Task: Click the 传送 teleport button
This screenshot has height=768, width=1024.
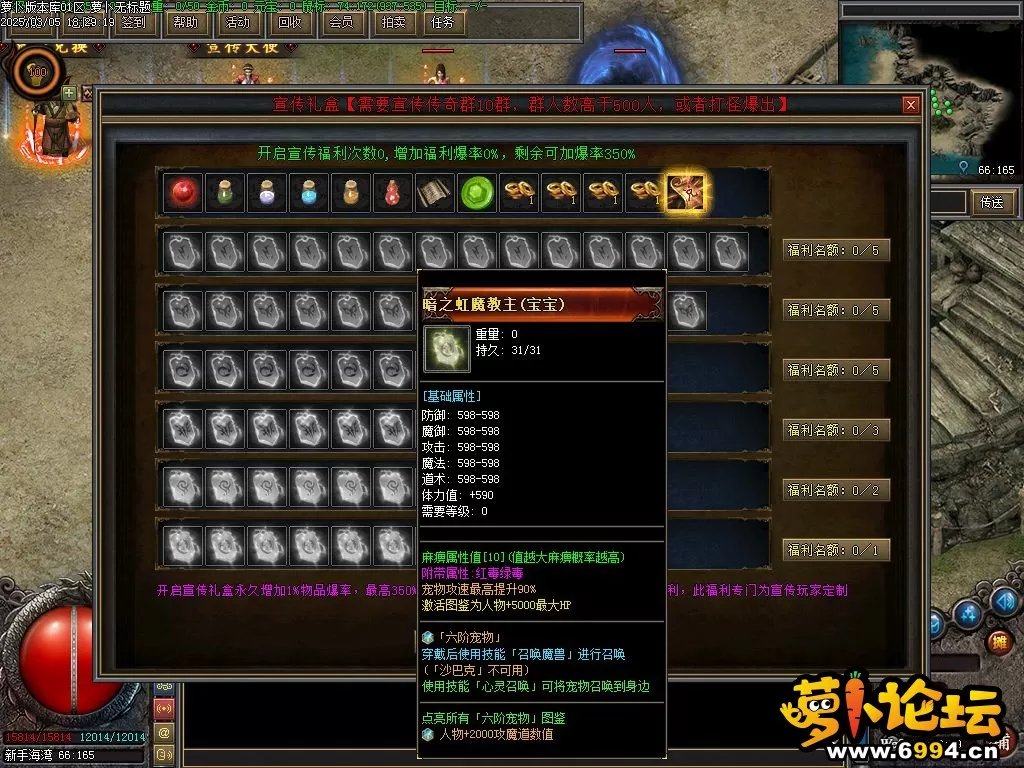Action: click(991, 202)
